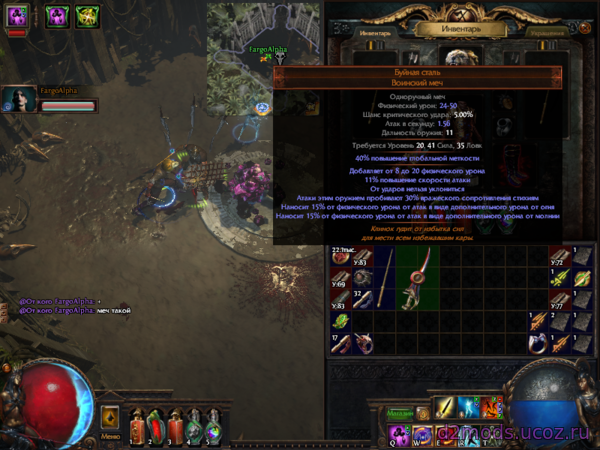This screenshot has width=600, height=450.
Task: Open the Магазин shop button
Action: tap(400, 413)
